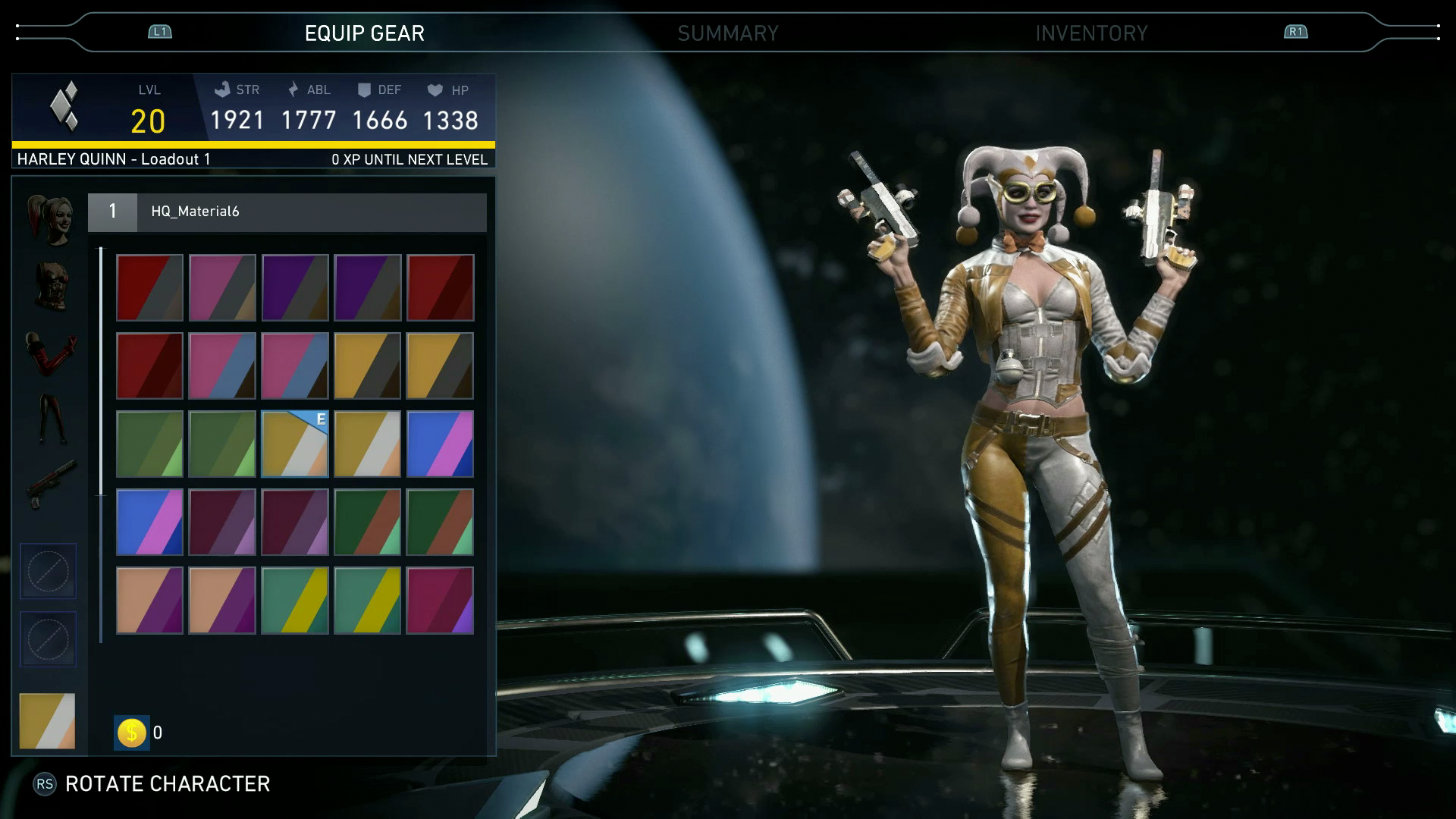1456x819 pixels.
Task: Select the gun weapon gear slot
Action: pos(50,483)
